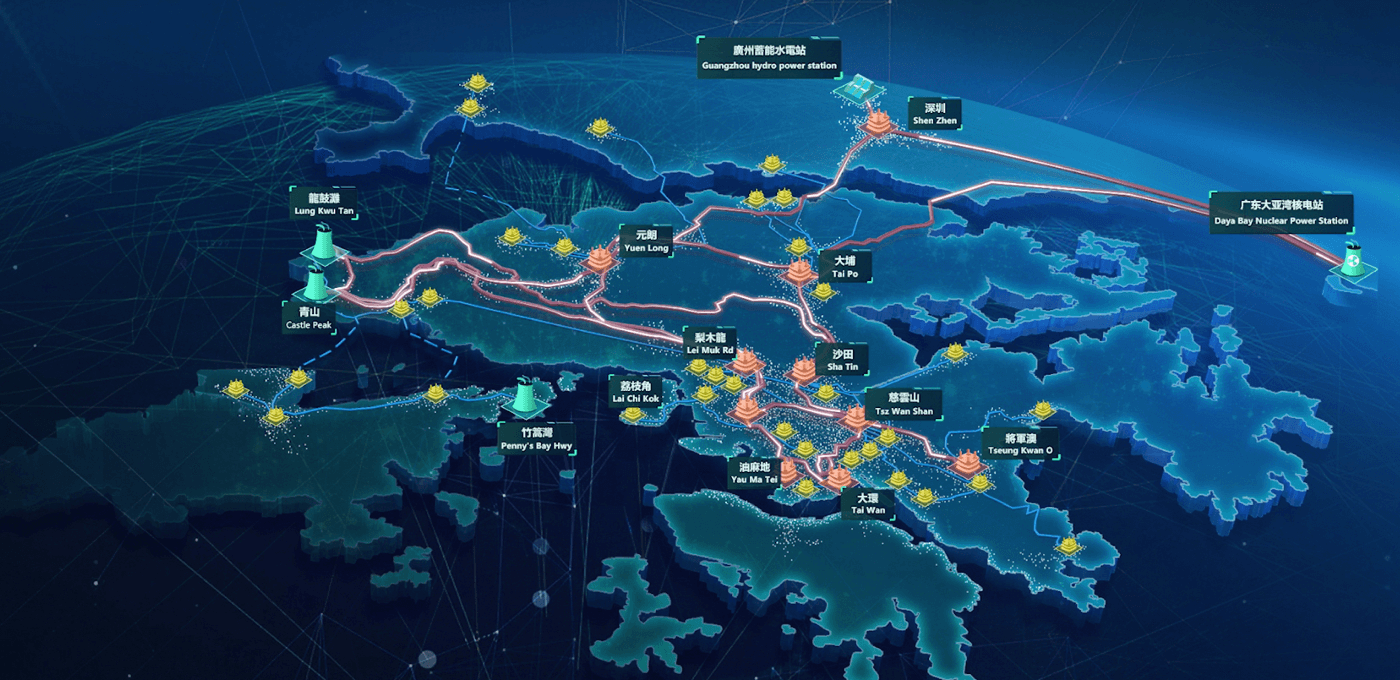Select the Penny's Bay Hwy label

click(x=538, y=439)
